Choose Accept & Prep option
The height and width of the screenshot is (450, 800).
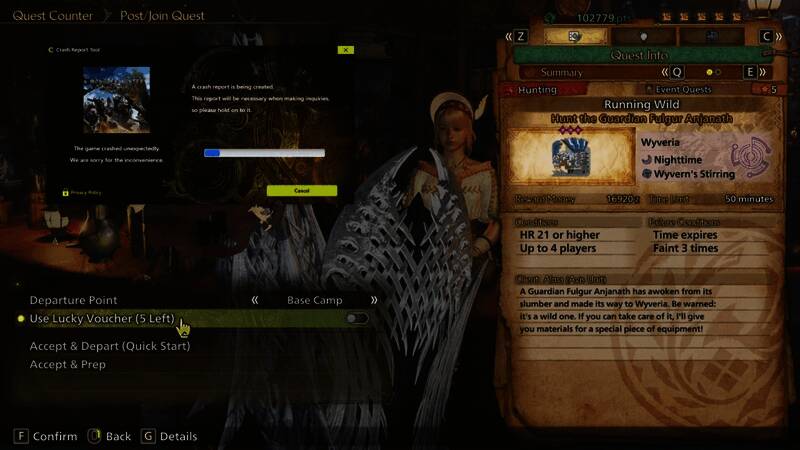click(68, 365)
